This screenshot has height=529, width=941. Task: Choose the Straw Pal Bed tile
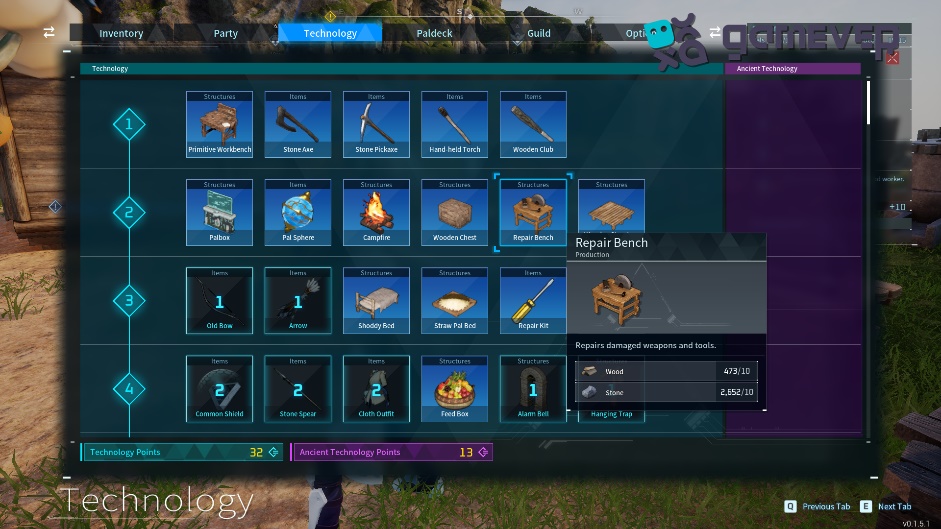click(x=455, y=300)
